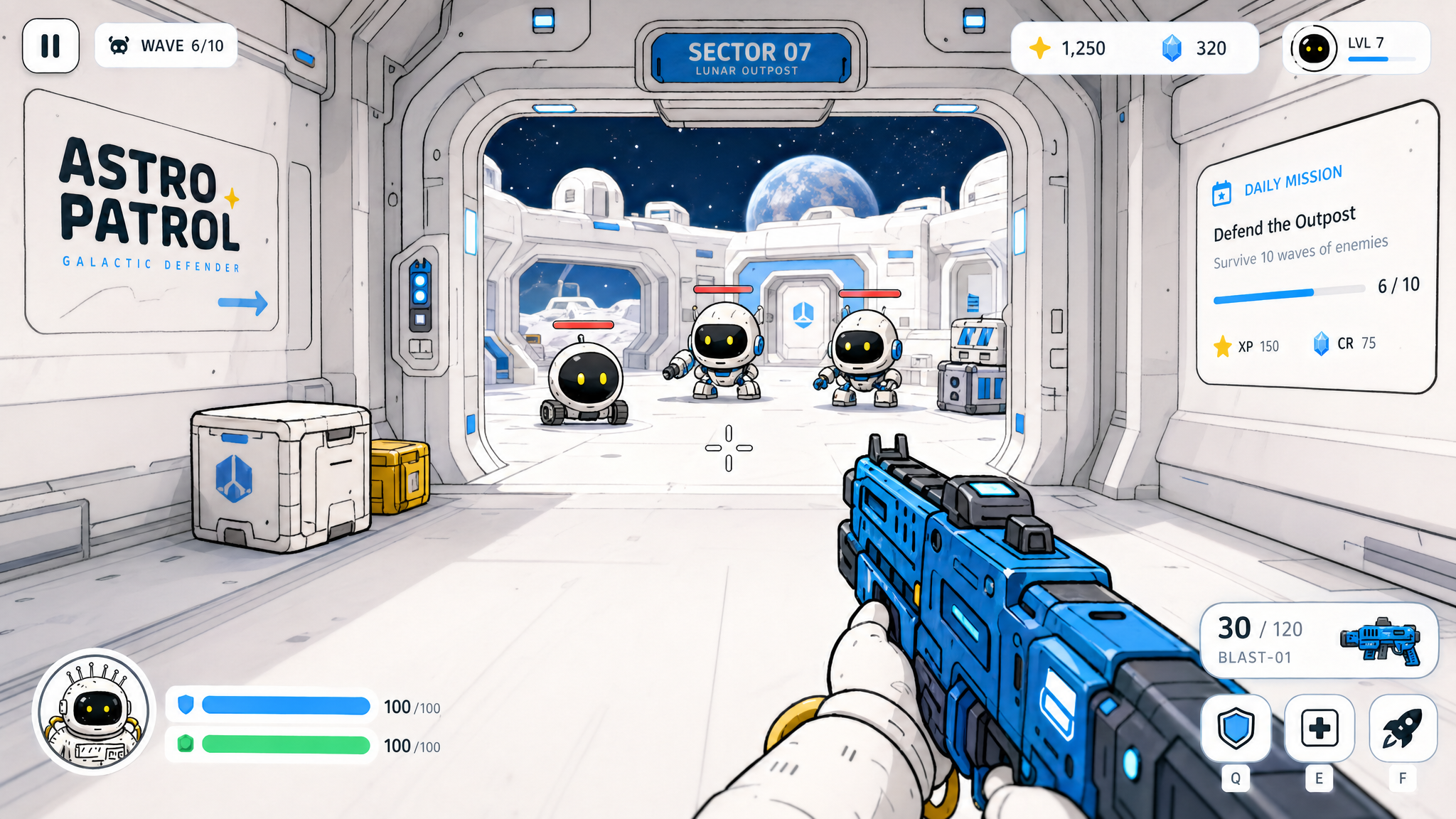This screenshot has width=1456, height=819.
Task: Activate the shield ability icon
Action: (1236, 729)
